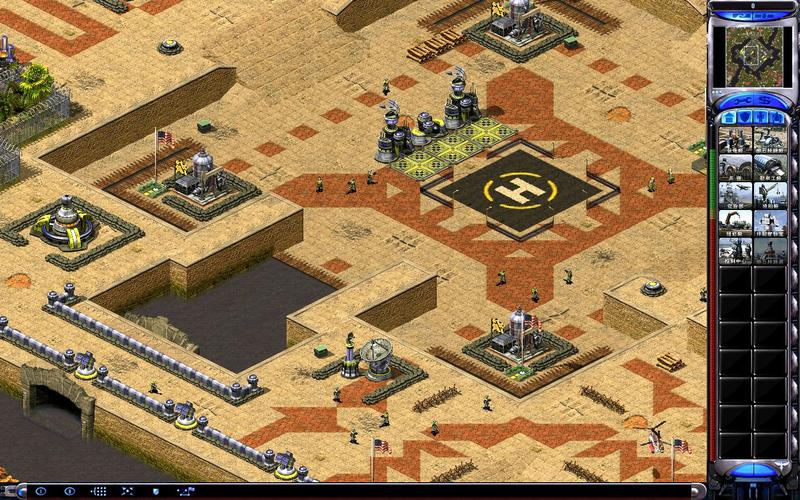Activate the dollar-sign sell button
800x500 pixels.
[x=764, y=102]
